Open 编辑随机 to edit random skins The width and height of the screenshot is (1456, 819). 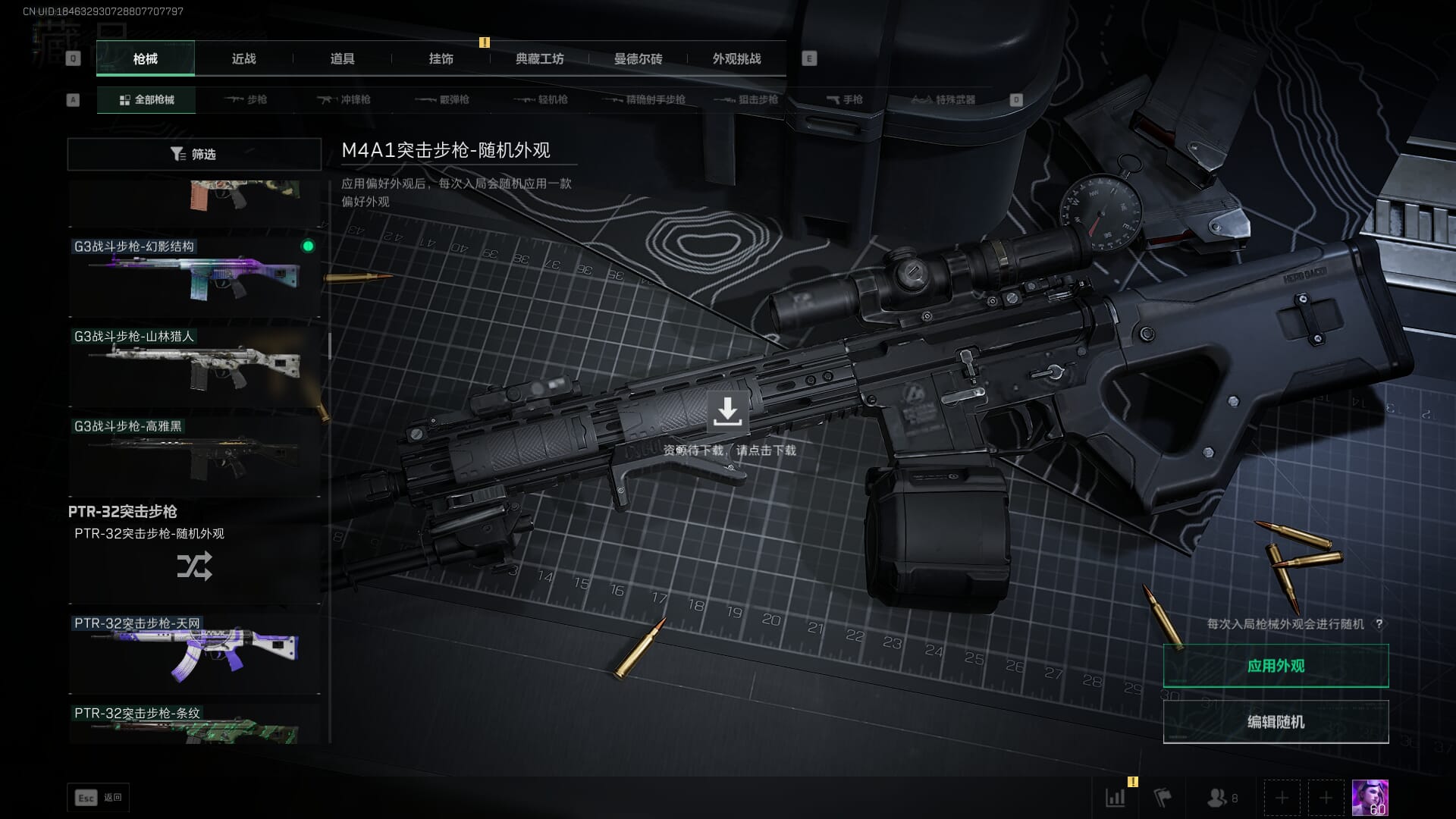coord(1276,722)
